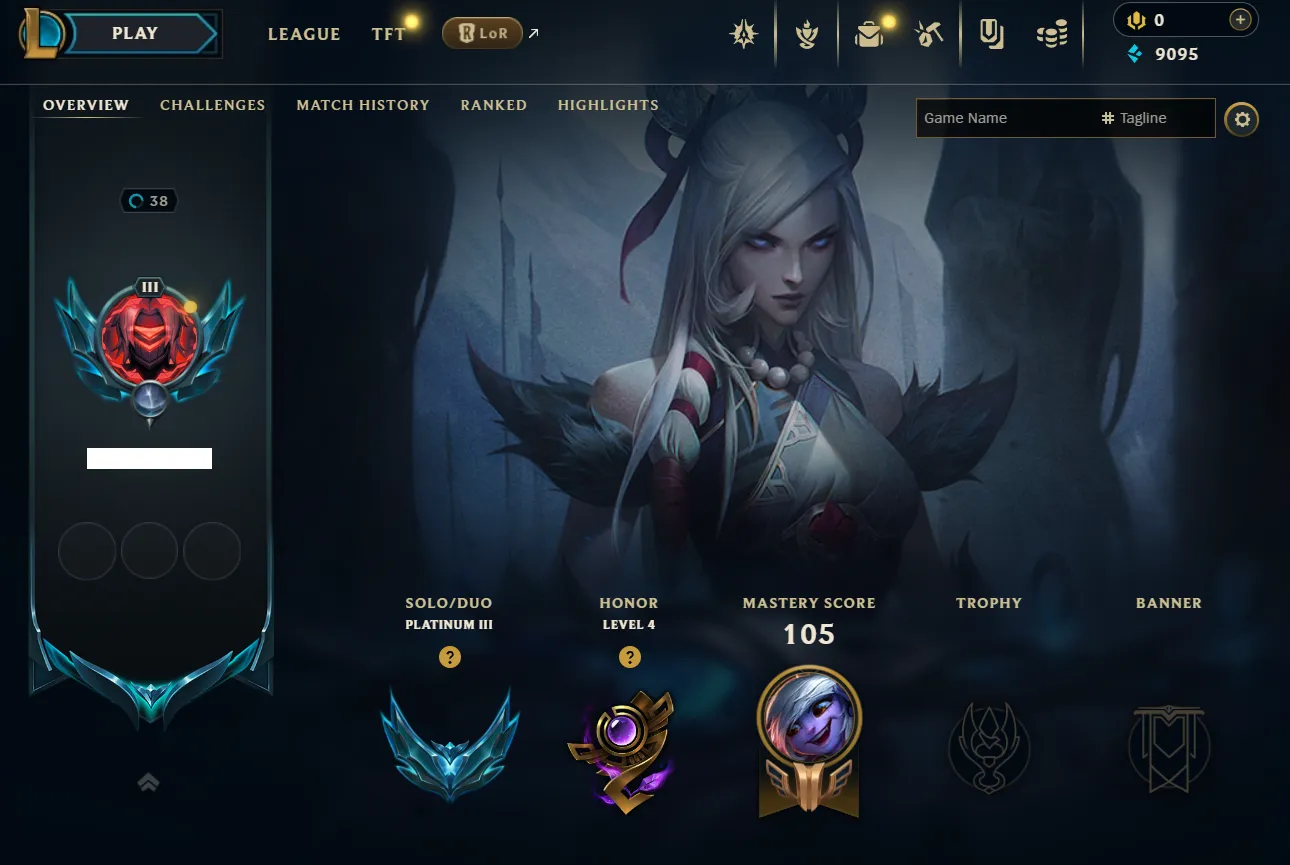Image resolution: width=1290 pixels, height=865 pixels.
Task: Open the stacked cards icon in top bar
Action: (x=991, y=35)
